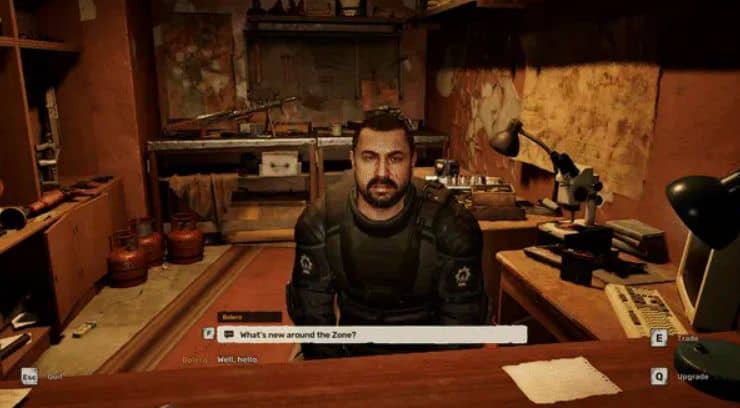740x408 pixels.
Task: Open the Trade option
Action: pyautogui.click(x=658, y=338)
